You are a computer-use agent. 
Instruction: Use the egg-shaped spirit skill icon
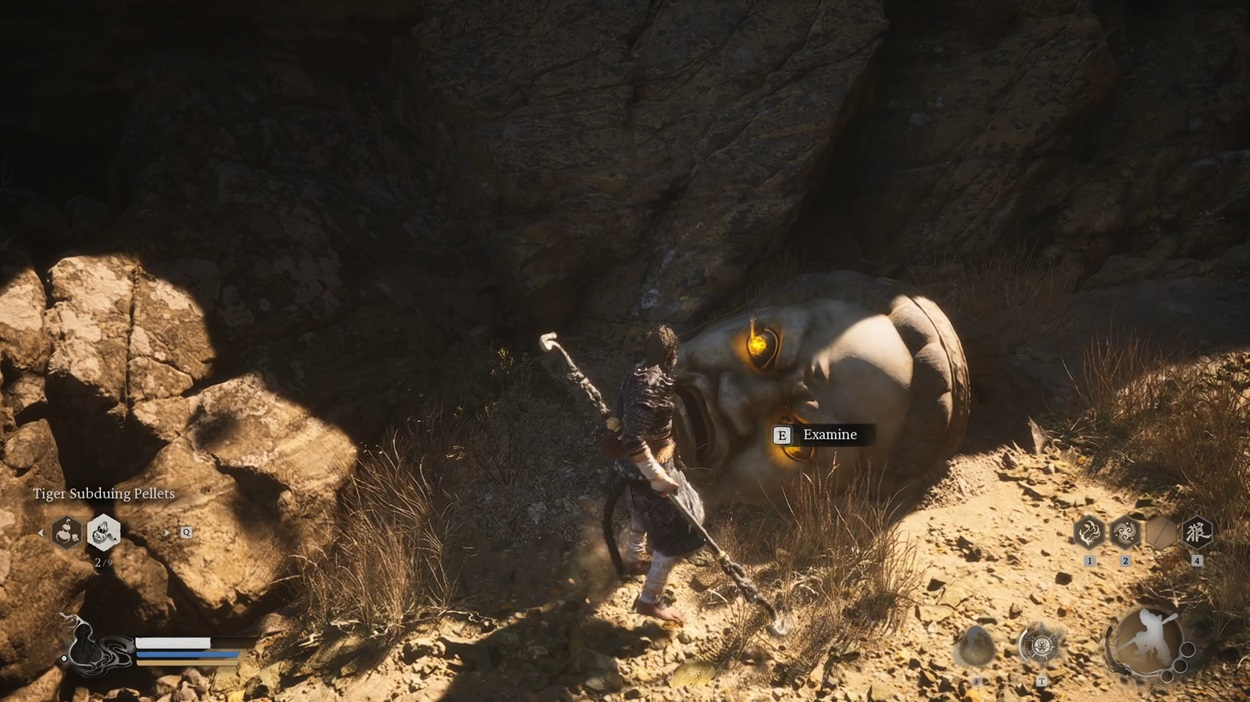(x=975, y=647)
